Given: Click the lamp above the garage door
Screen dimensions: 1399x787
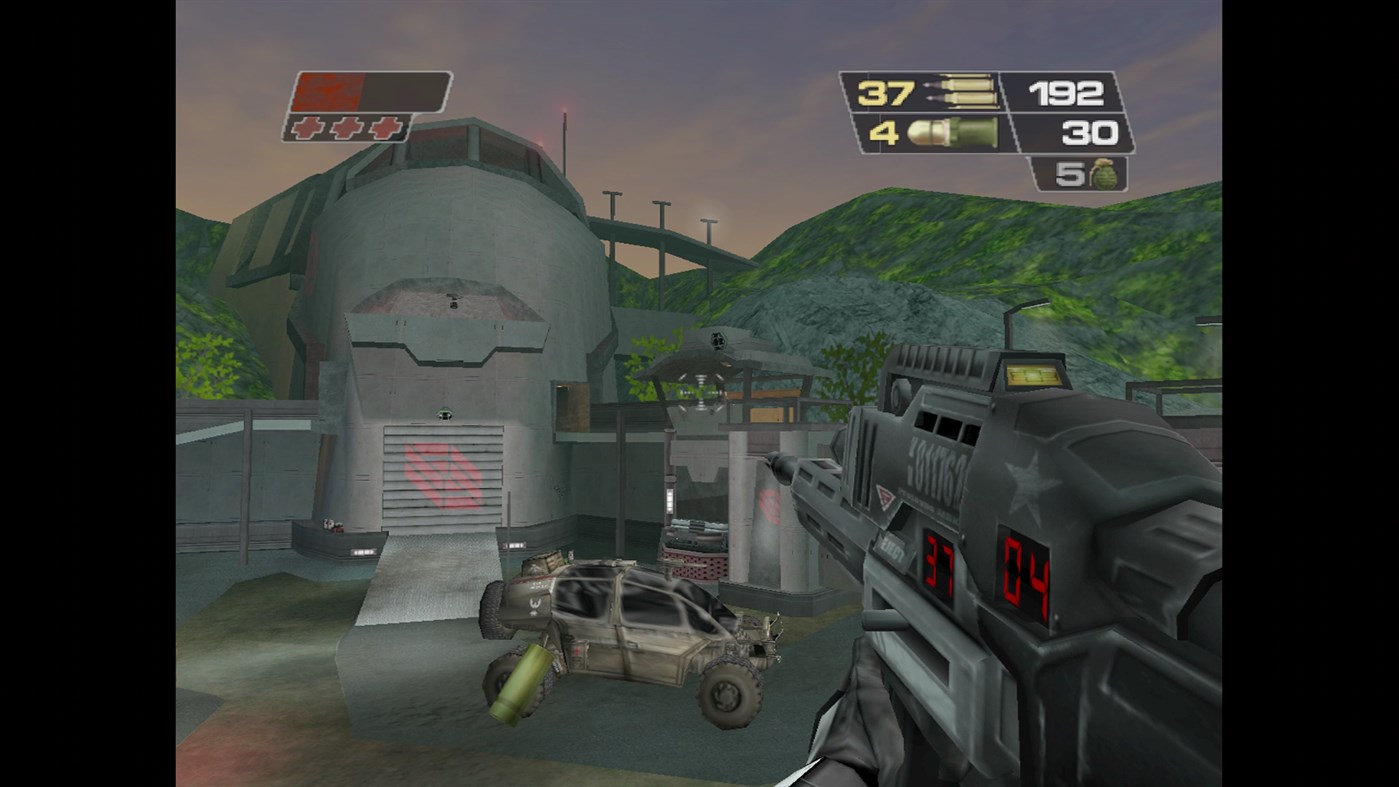Looking at the screenshot, I should [443, 412].
